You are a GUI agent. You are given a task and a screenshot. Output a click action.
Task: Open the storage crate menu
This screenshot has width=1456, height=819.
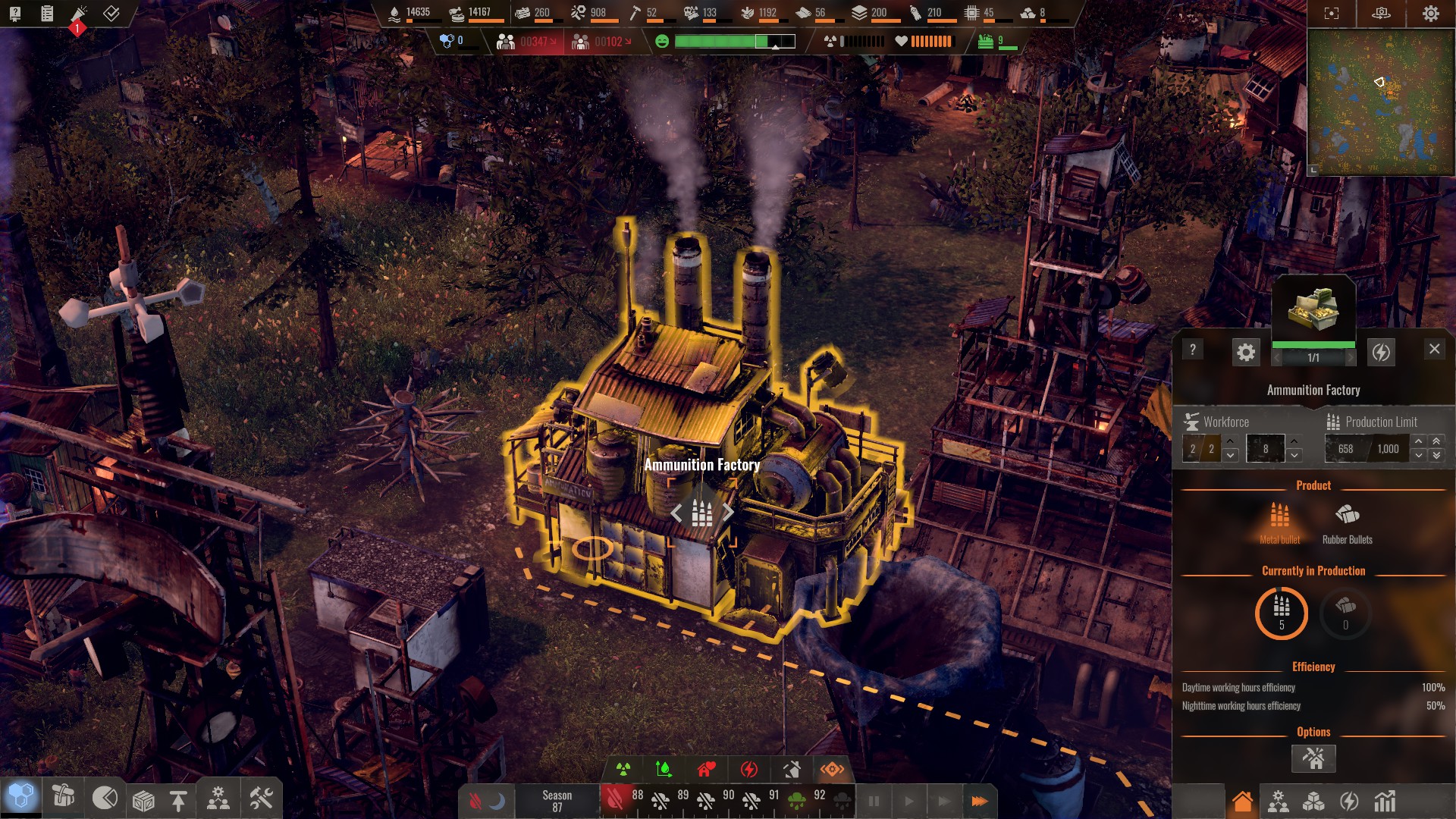point(143,800)
